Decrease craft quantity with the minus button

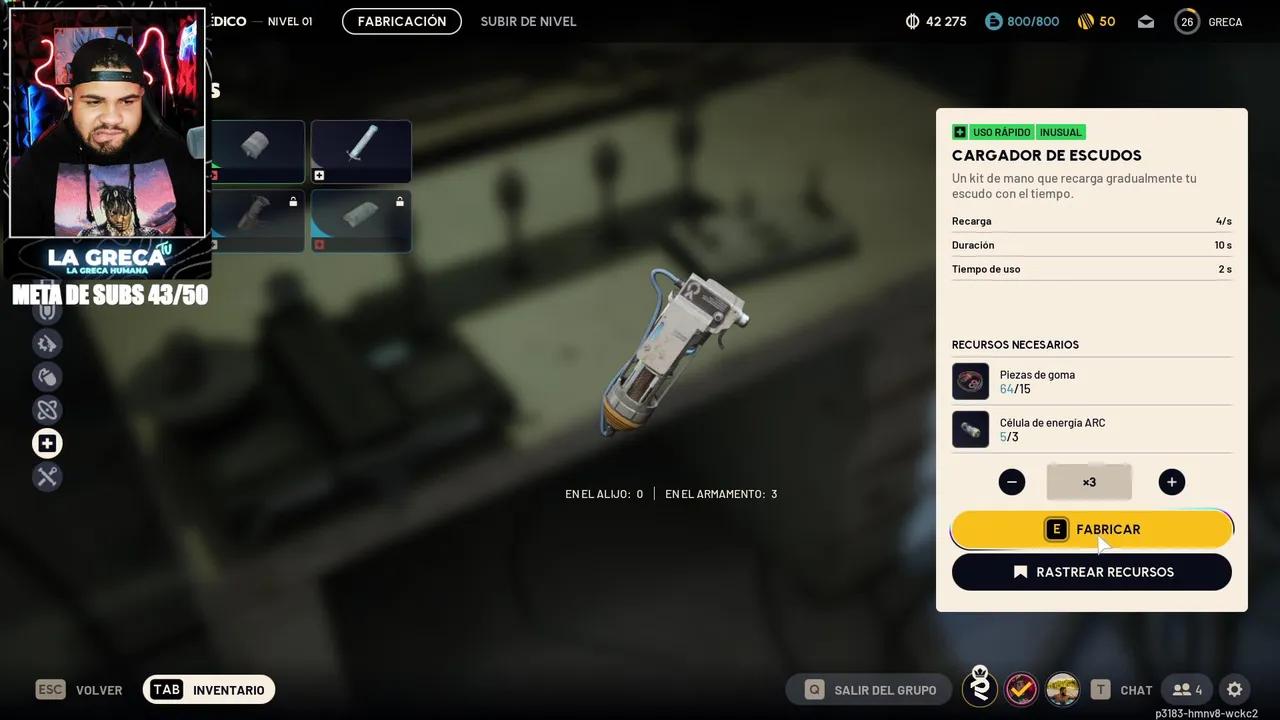pos(1011,481)
